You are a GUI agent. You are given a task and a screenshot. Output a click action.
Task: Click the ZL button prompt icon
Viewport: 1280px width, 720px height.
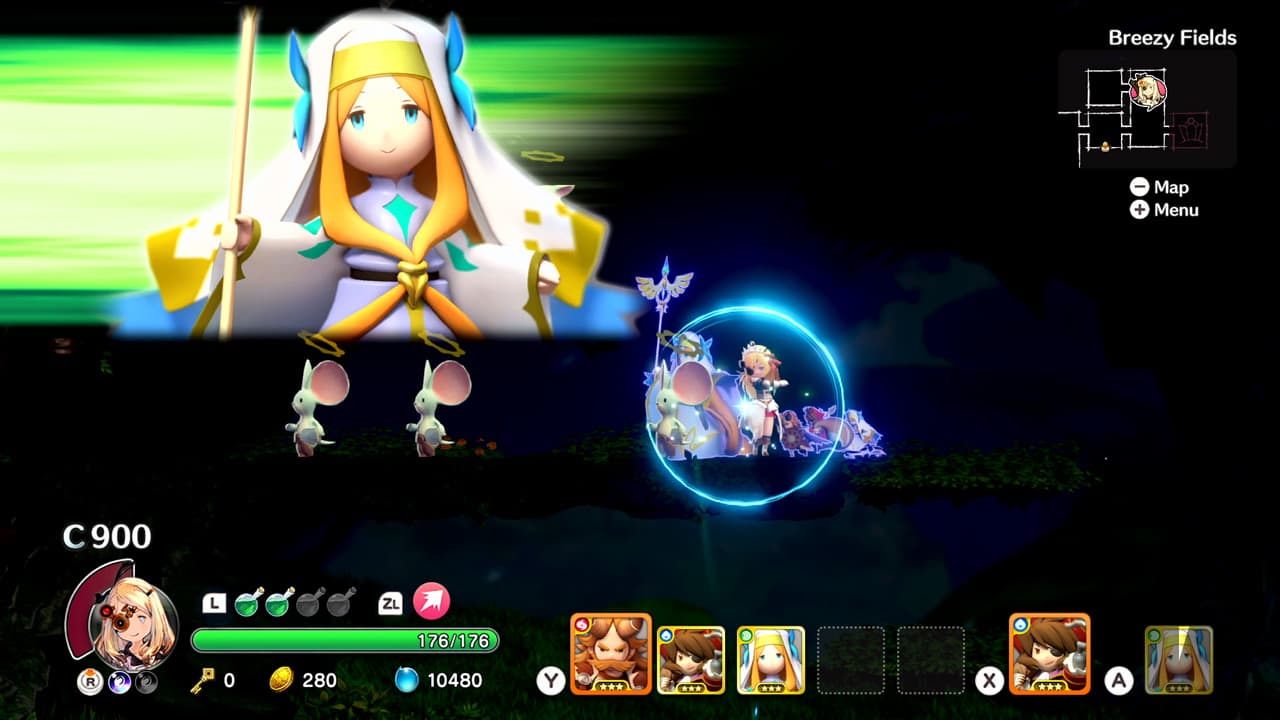coord(391,602)
